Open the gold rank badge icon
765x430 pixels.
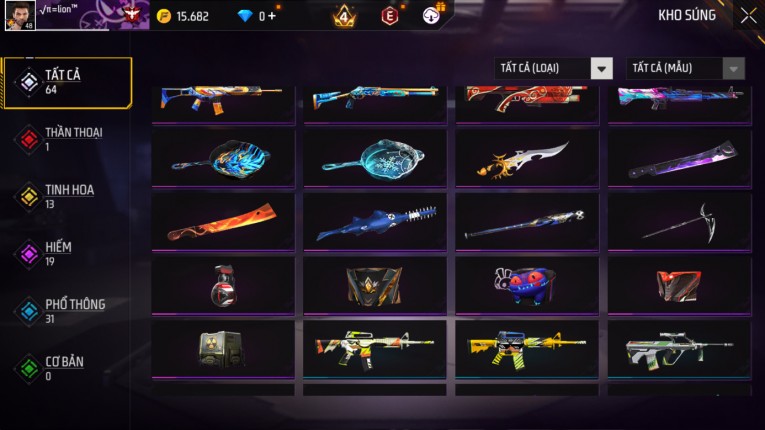click(x=344, y=16)
